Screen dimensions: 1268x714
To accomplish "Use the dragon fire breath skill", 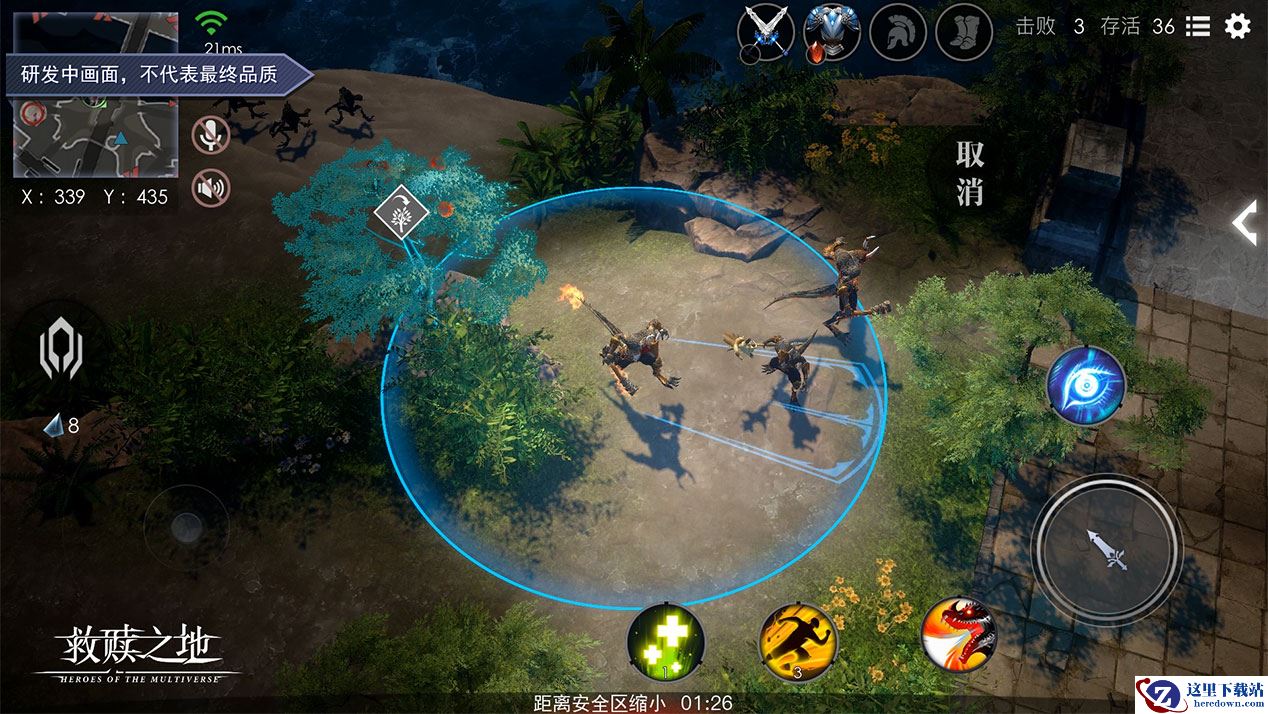I will click(x=958, y=634).
